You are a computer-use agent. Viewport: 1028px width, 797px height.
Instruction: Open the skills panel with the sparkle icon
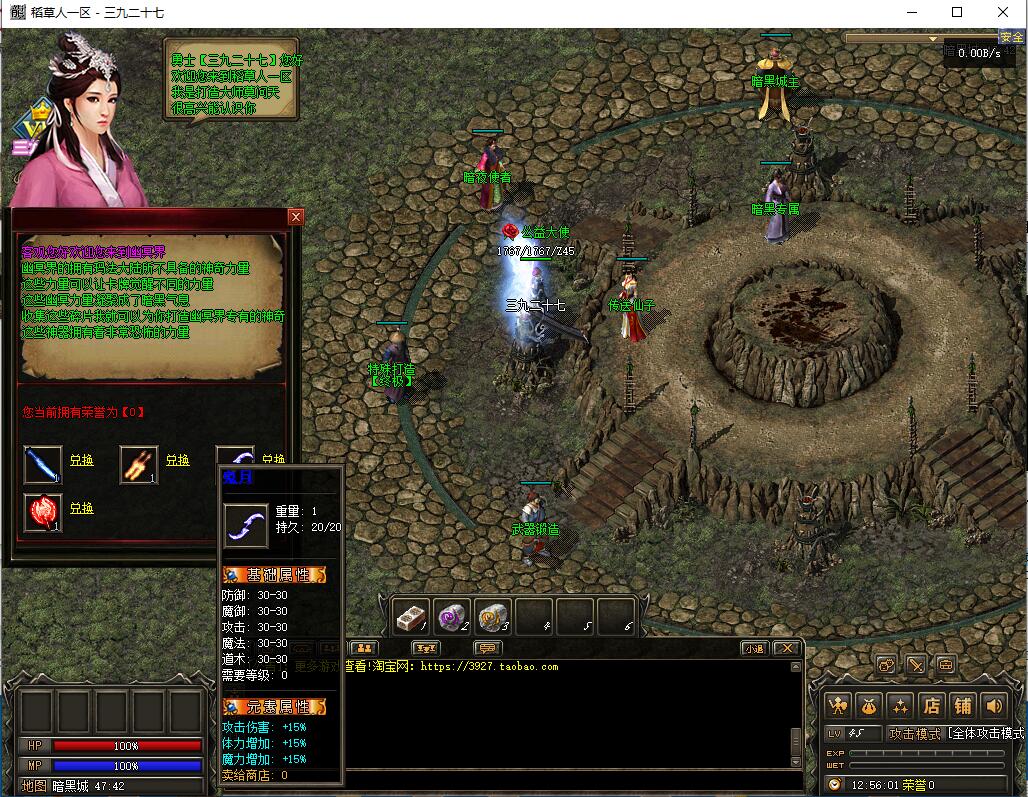tap(900, 706)
